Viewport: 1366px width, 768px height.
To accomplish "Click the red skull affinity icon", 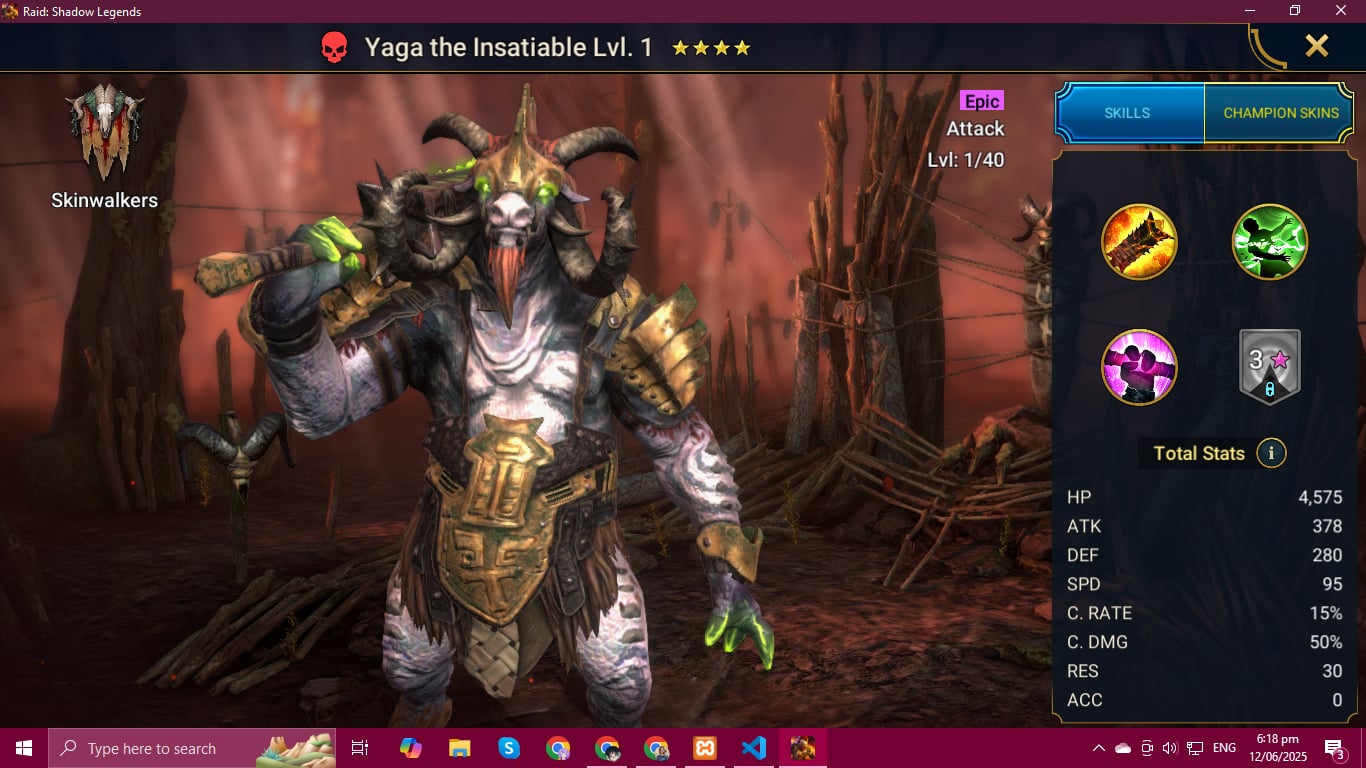I will [334, 47].
